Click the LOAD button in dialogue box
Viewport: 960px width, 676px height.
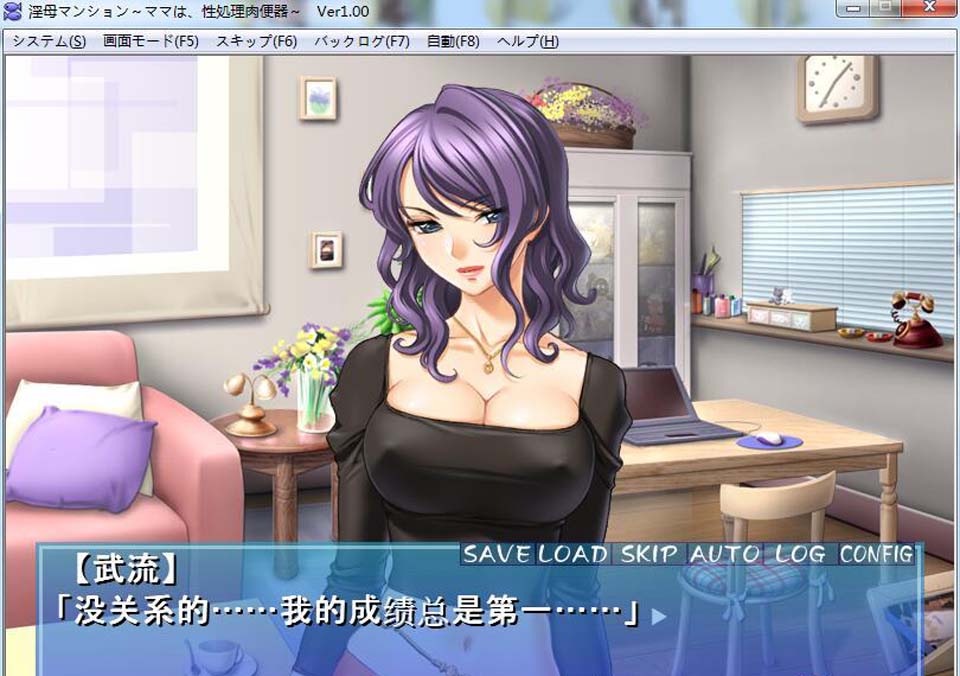pos(573,554)
